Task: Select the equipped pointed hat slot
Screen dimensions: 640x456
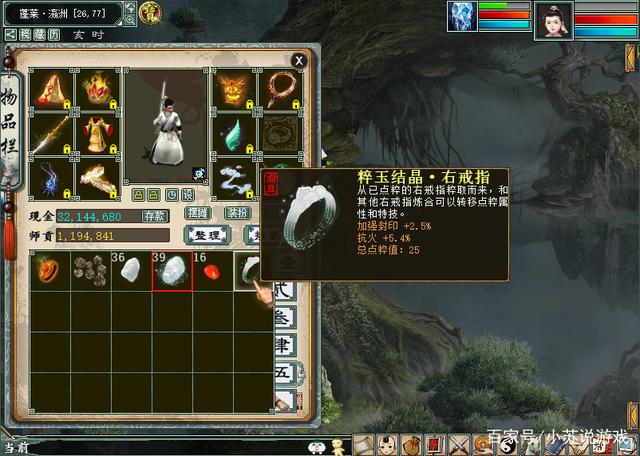Action: click(51, 91)
